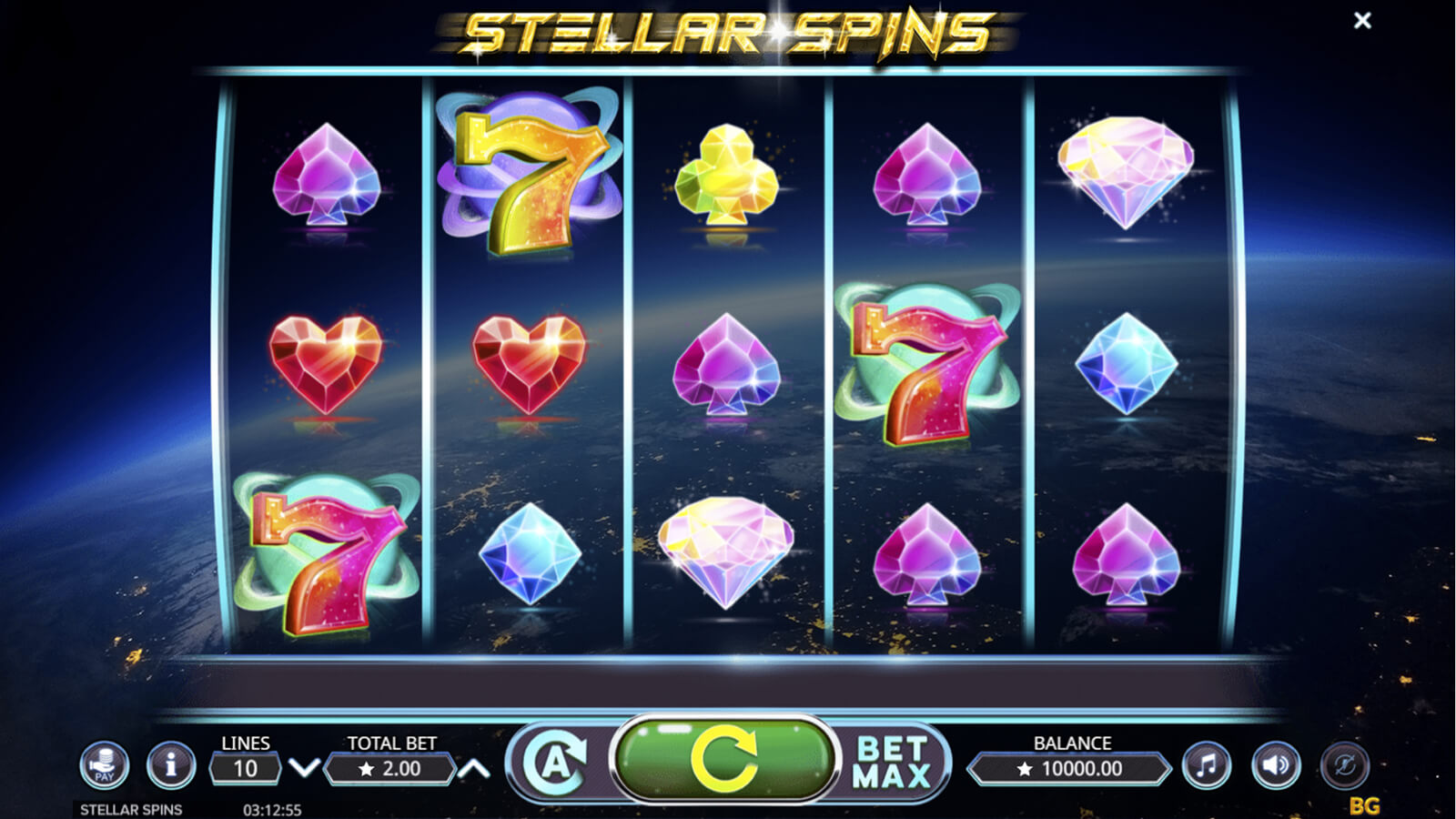This screenshot has height=819, width=1456.
Task: Toggle the sound effects speaker
Action: 1276,766
